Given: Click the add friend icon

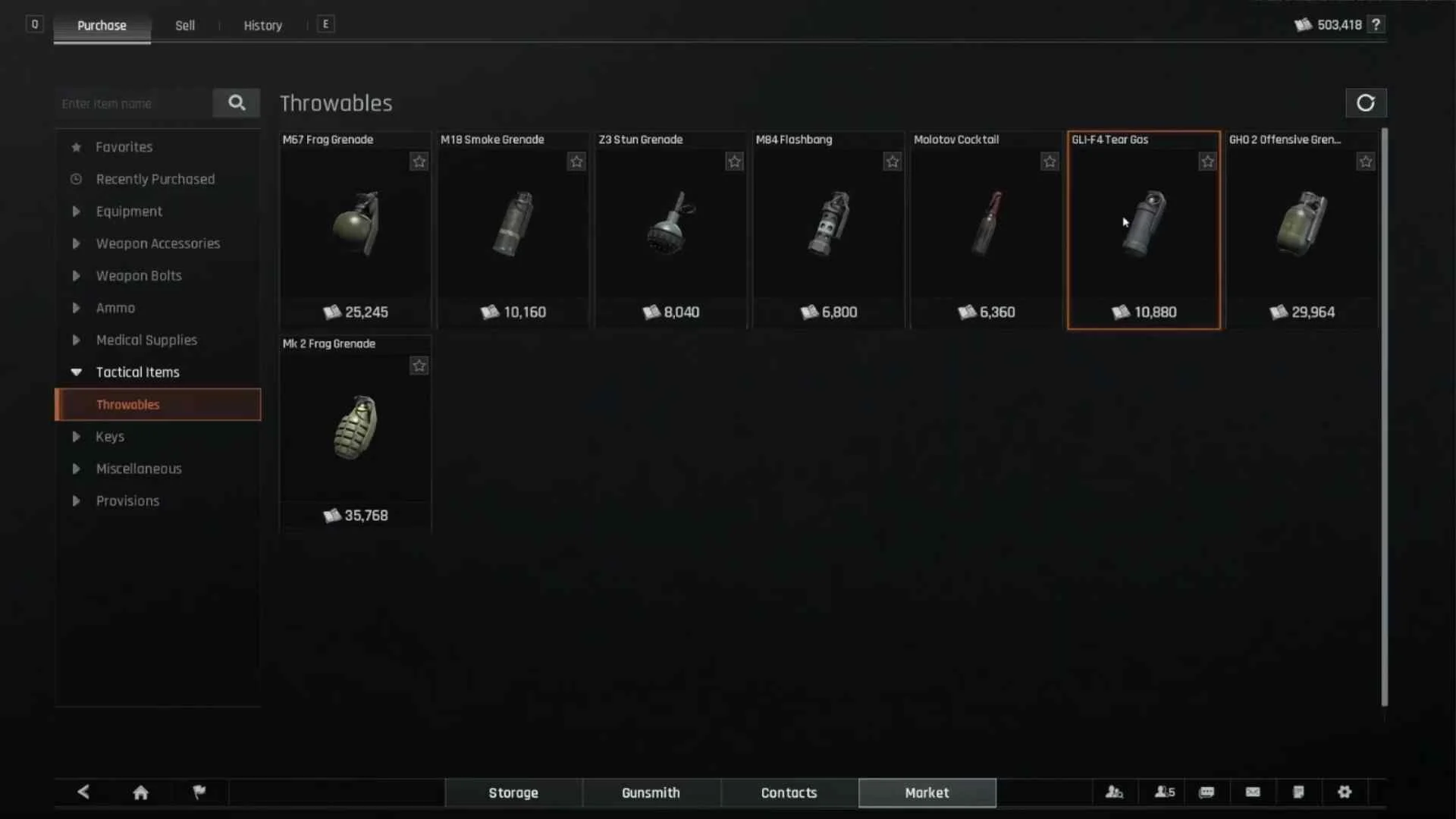Looking at the screenshot, I should point(1114,792).
